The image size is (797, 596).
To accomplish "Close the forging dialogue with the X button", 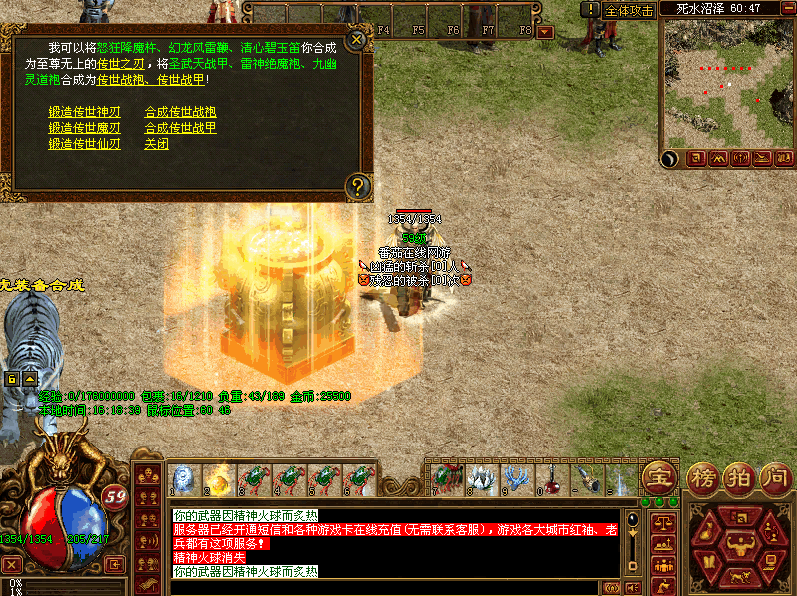I will pyautogui.click(x=357, y=41).
